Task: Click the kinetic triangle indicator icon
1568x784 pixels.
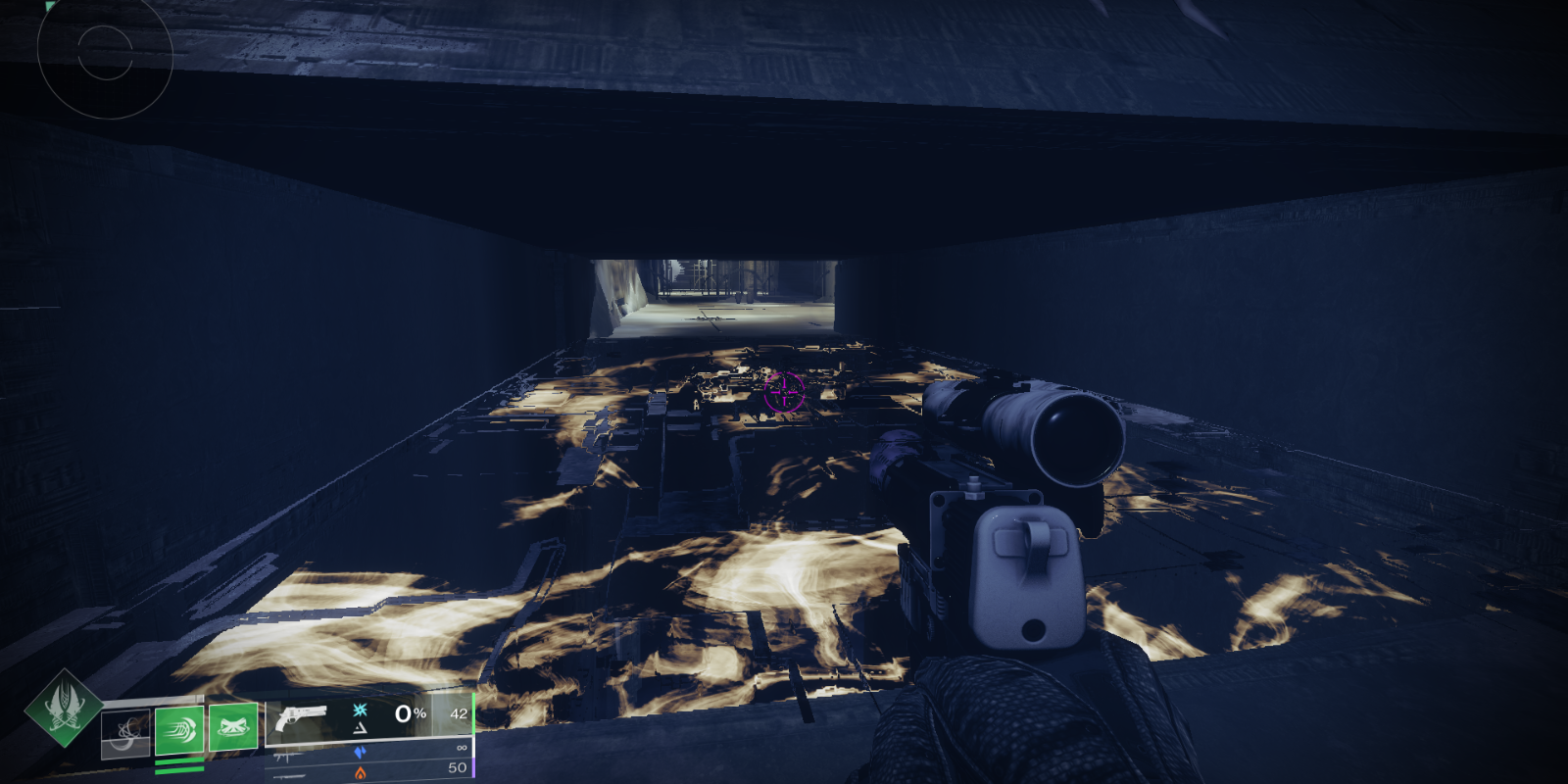Action: (361, 727)
